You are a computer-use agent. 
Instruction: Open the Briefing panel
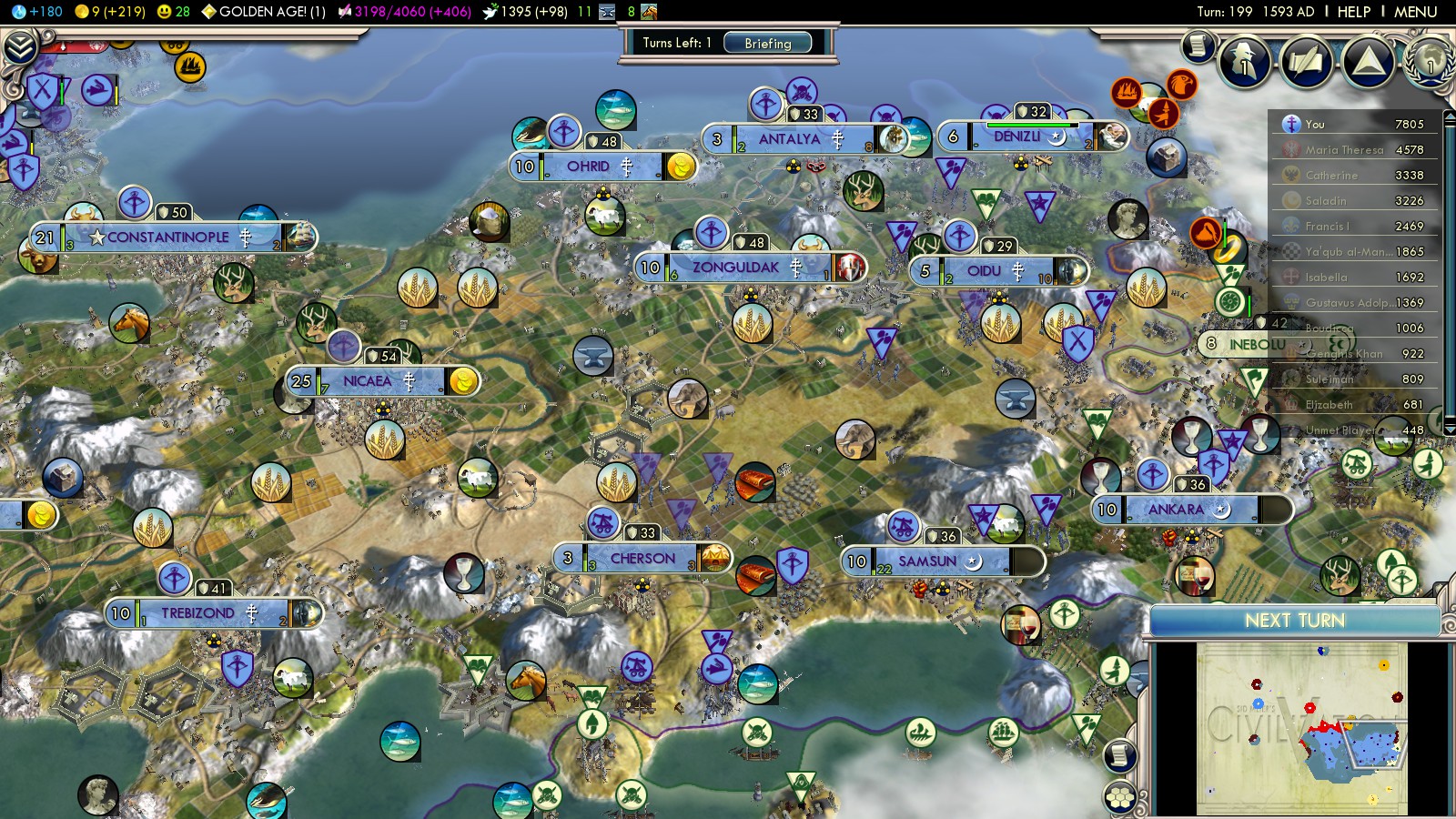[767, 43]
